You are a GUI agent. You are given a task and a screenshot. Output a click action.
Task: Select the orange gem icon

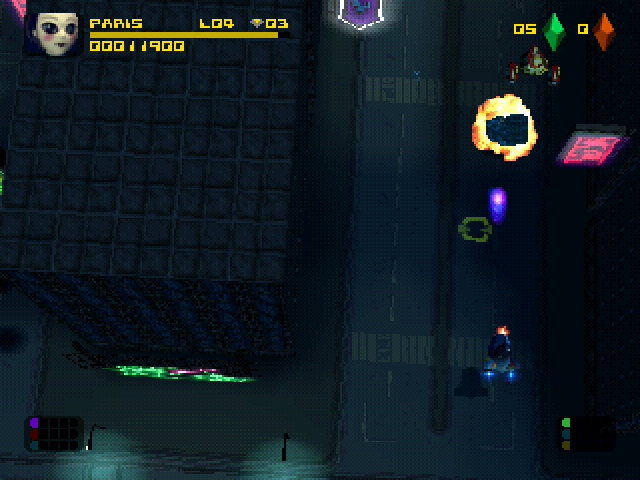[x=604, y=31]
